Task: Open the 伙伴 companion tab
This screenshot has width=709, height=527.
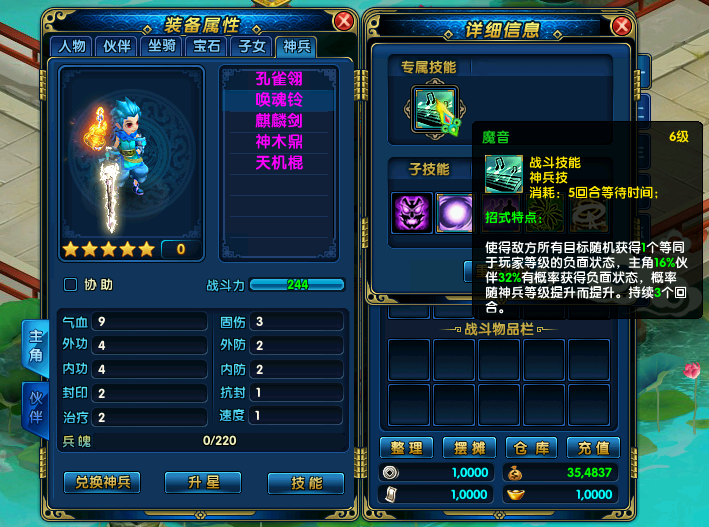Action: 117,45
